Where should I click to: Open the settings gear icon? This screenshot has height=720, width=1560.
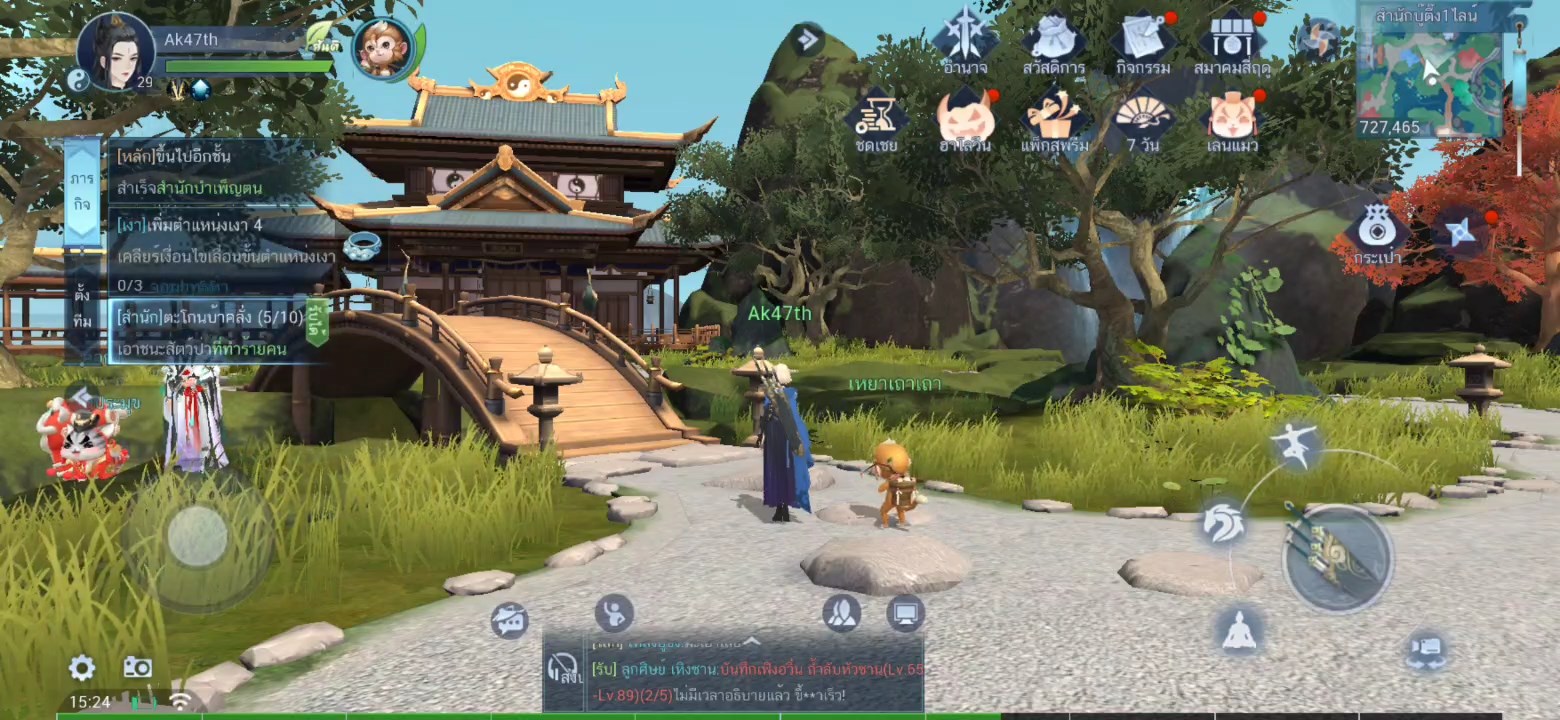coord(82,669)
